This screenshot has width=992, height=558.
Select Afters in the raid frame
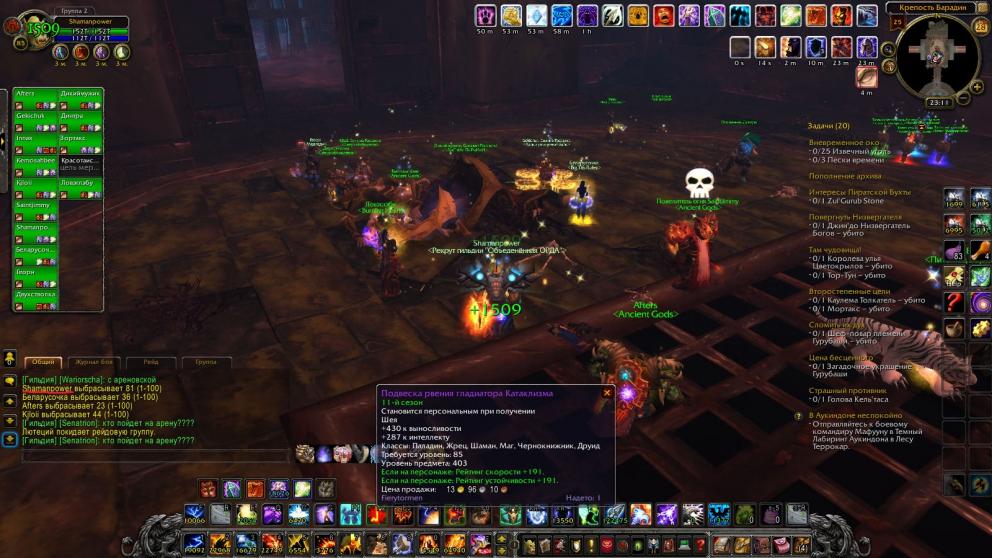pos(35,94)
